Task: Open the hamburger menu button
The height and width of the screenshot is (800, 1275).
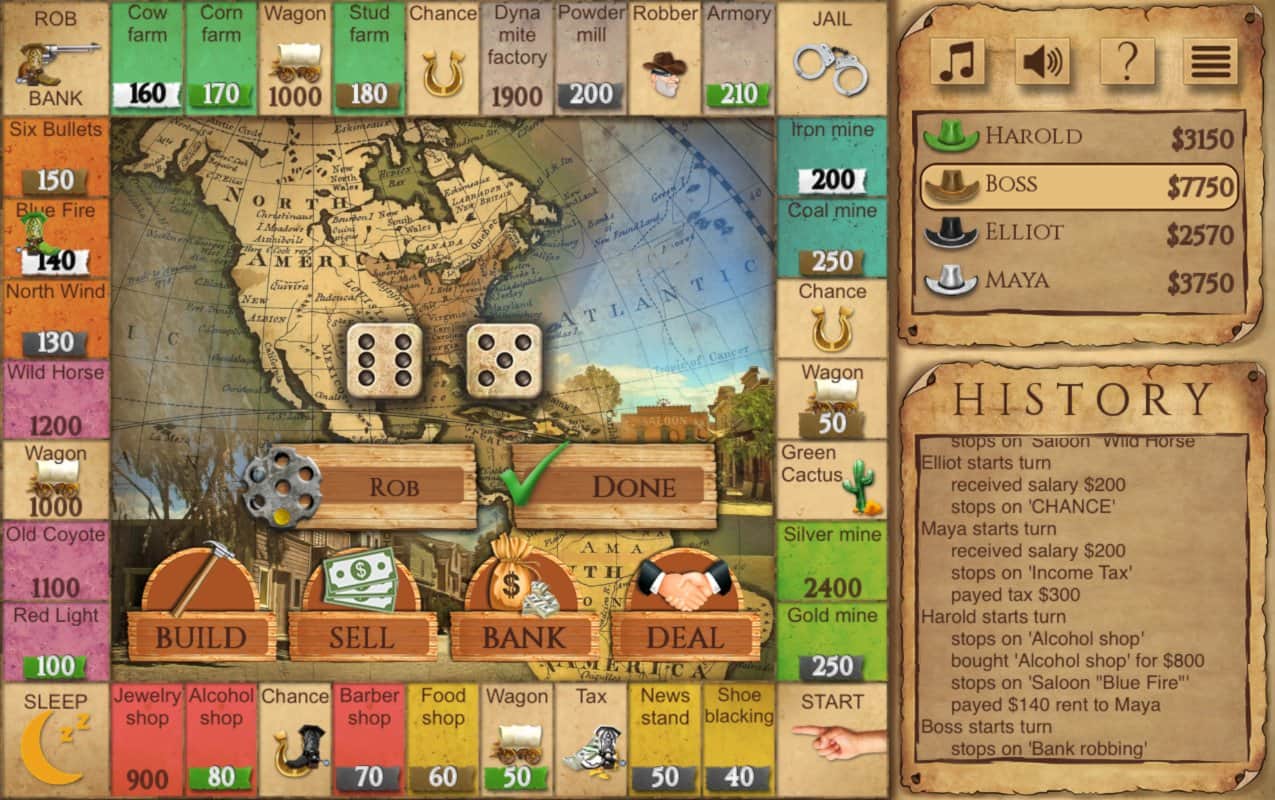Action: coord(1210,62)
